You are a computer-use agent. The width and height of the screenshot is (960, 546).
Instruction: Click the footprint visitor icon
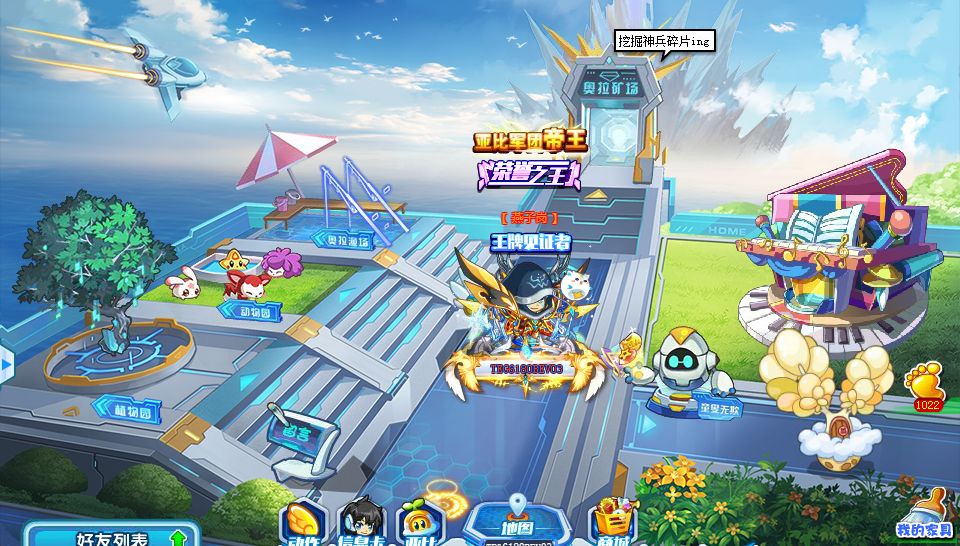tap(923, 383)
